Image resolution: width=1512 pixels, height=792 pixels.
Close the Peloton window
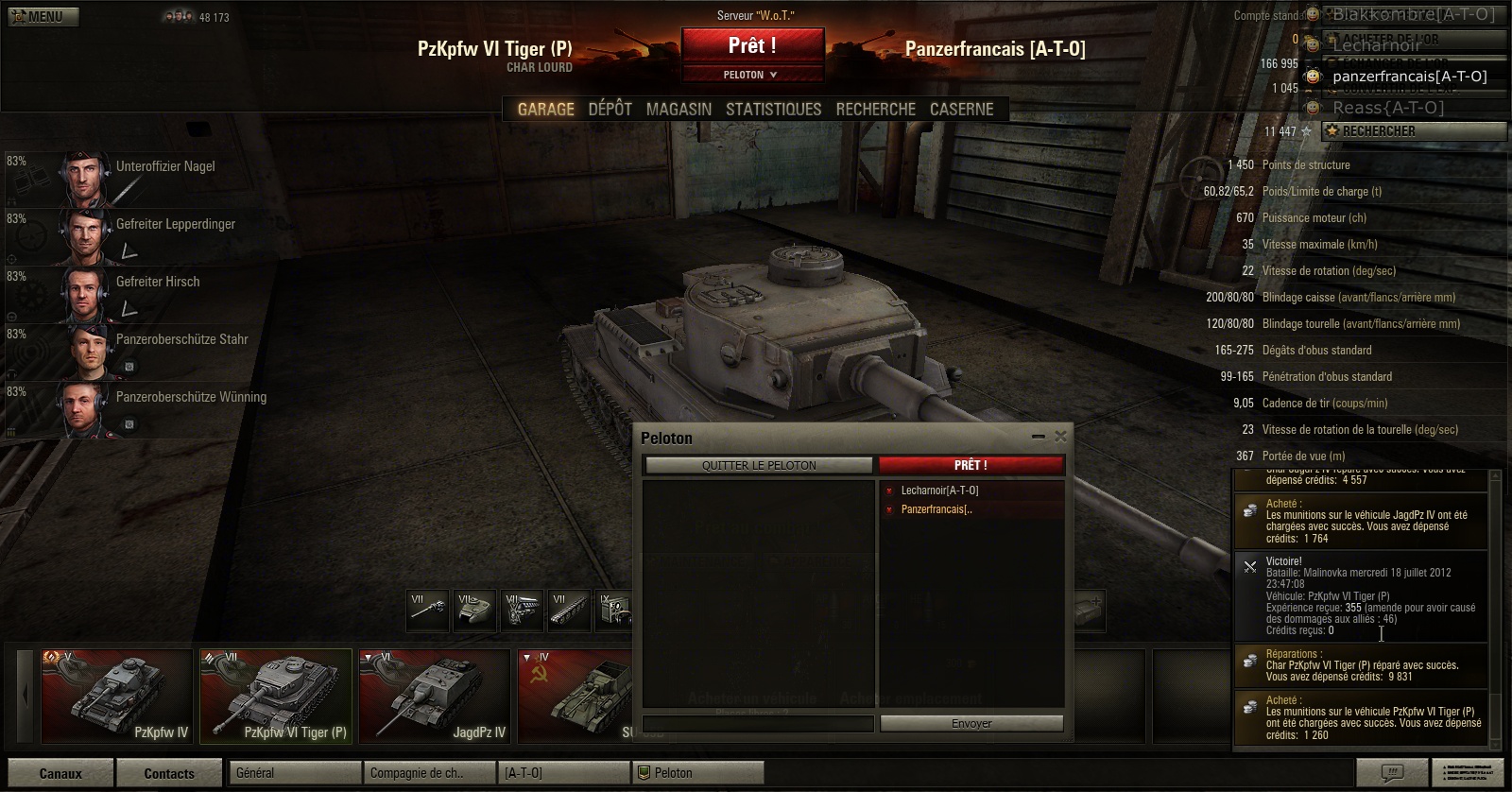[1060, 436]
